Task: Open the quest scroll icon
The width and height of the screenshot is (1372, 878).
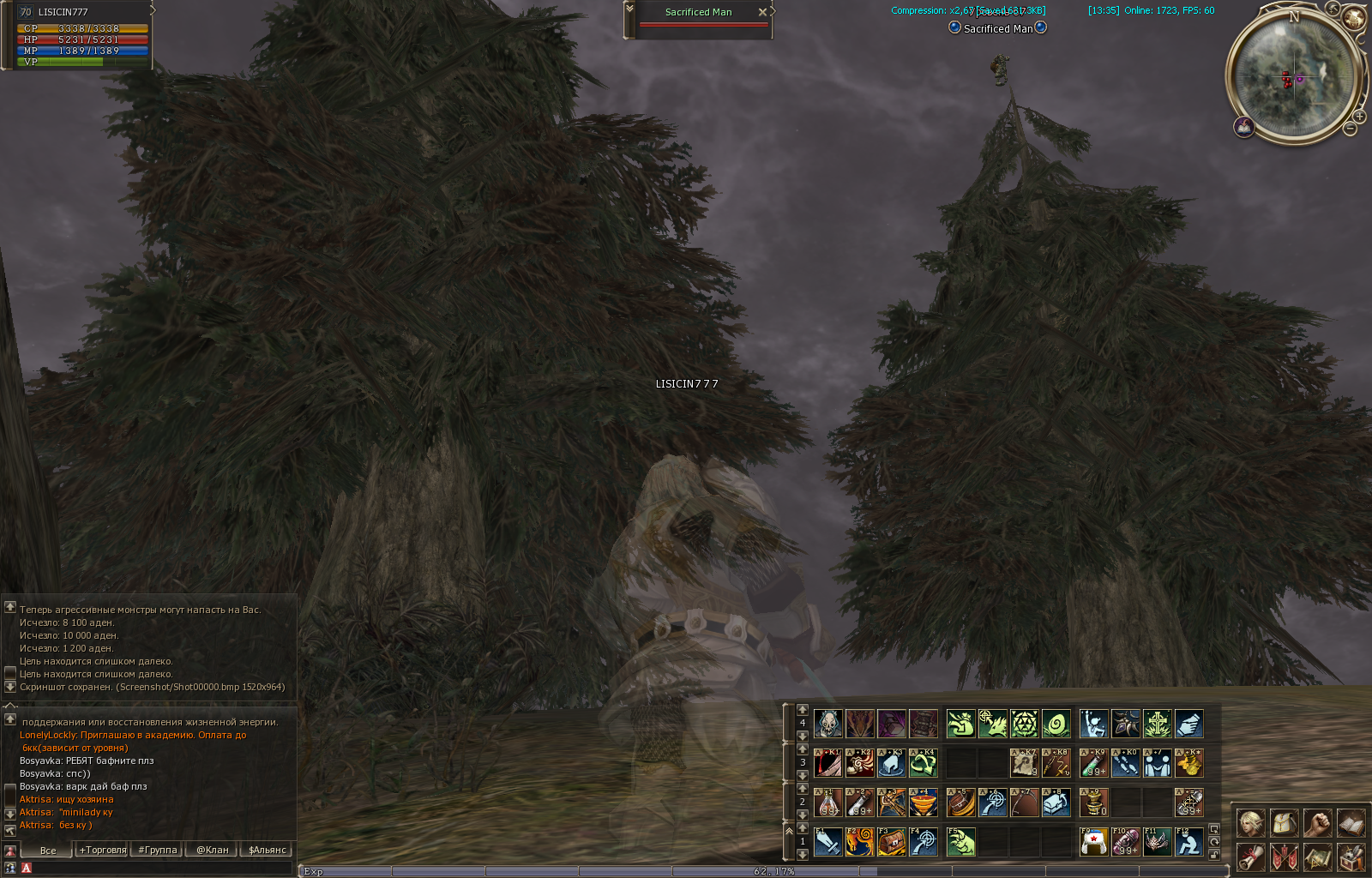Action: [1250, 857]
